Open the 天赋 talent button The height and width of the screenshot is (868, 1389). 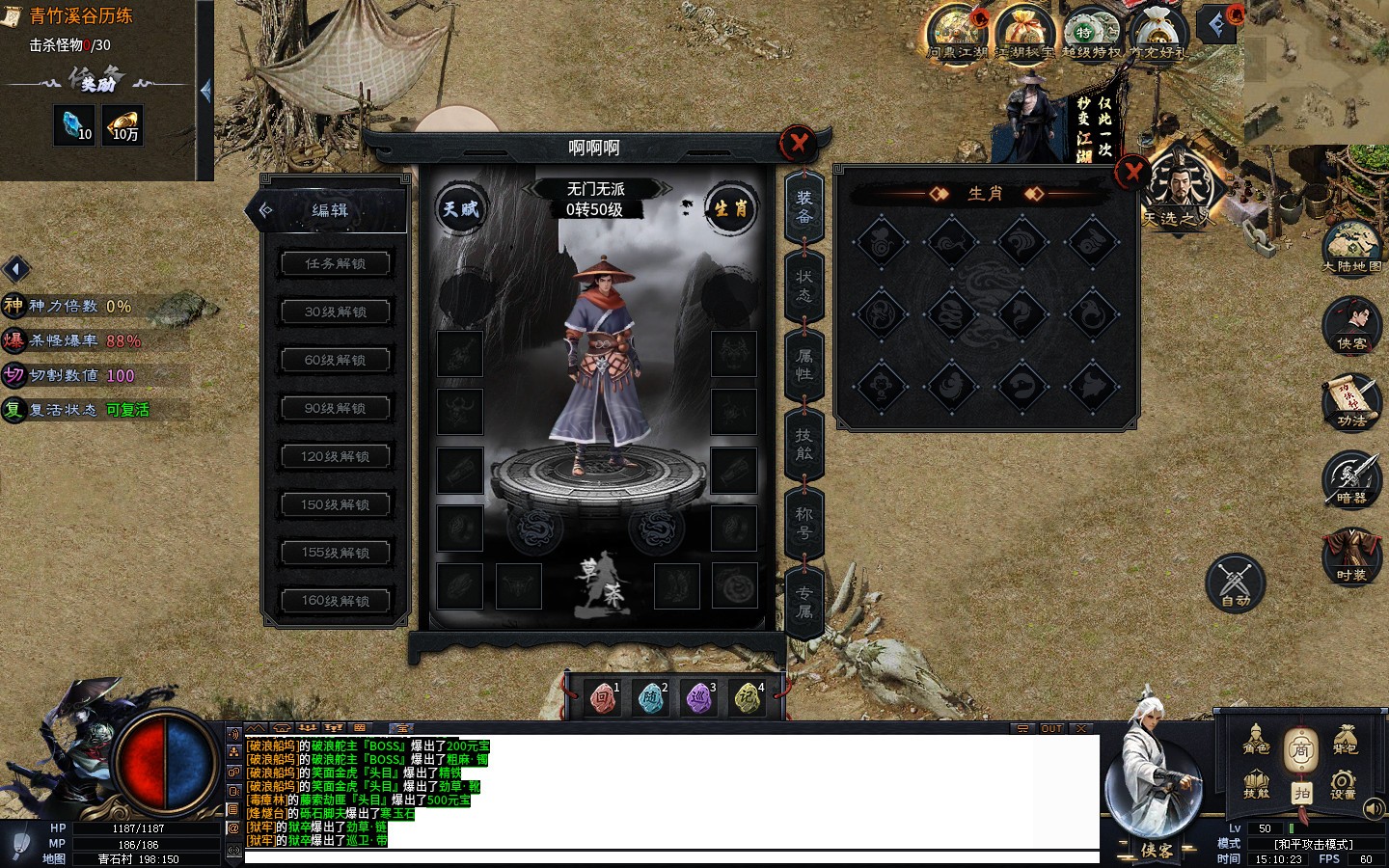(460, 208)
